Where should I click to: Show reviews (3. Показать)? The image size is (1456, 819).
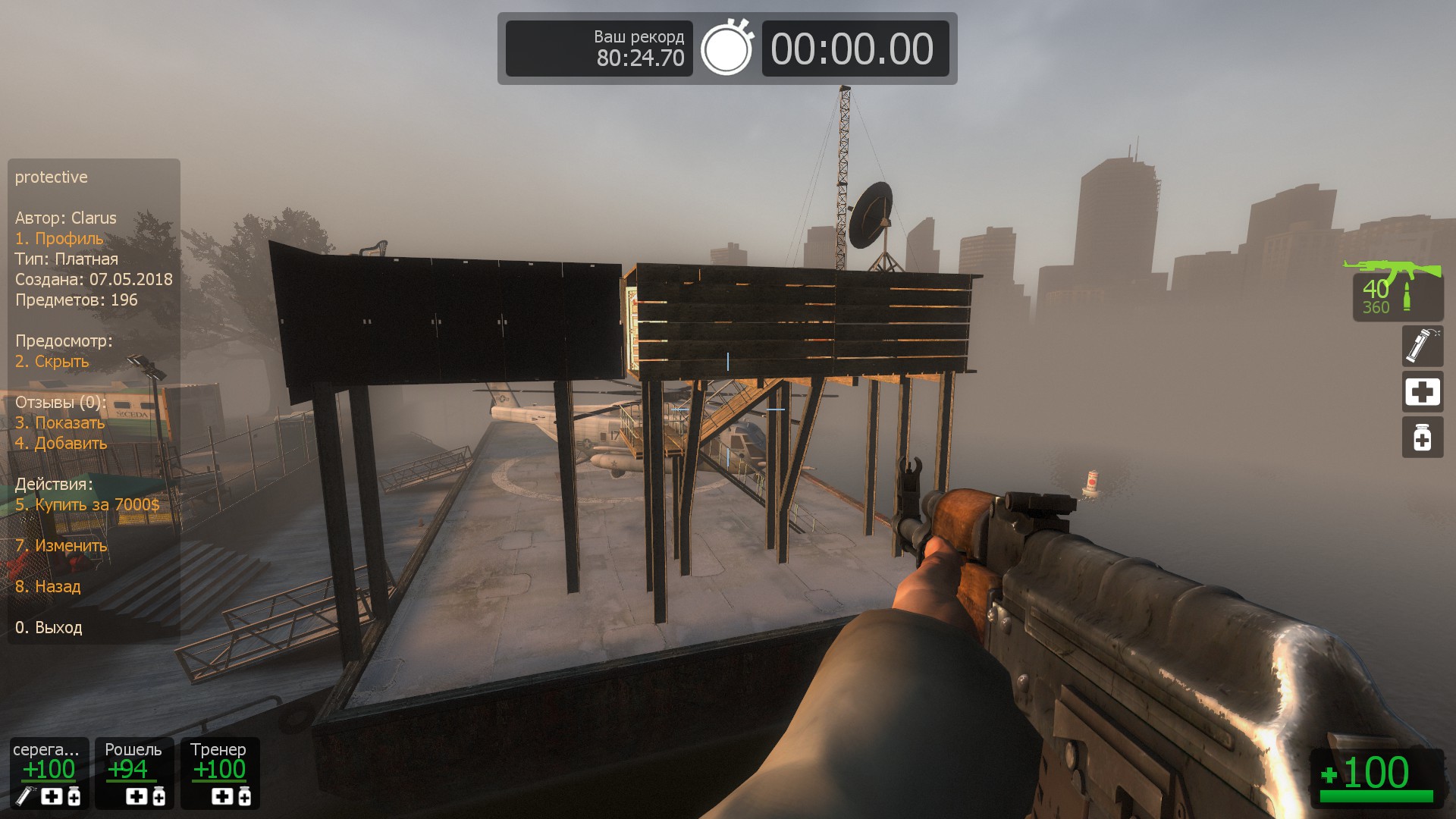coord(60,423)
